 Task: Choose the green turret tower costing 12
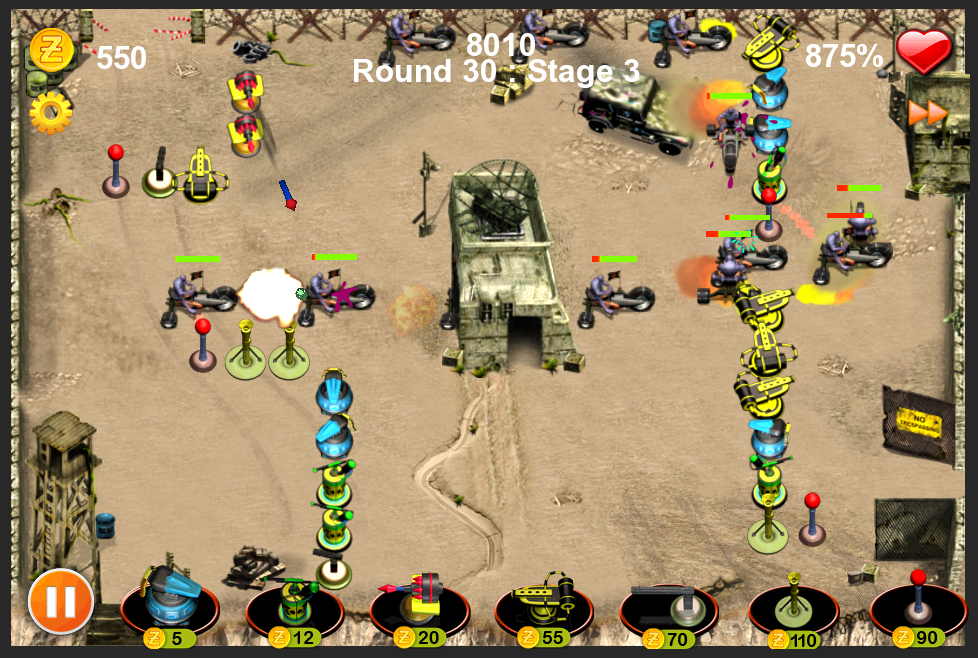tap(294, 603)
